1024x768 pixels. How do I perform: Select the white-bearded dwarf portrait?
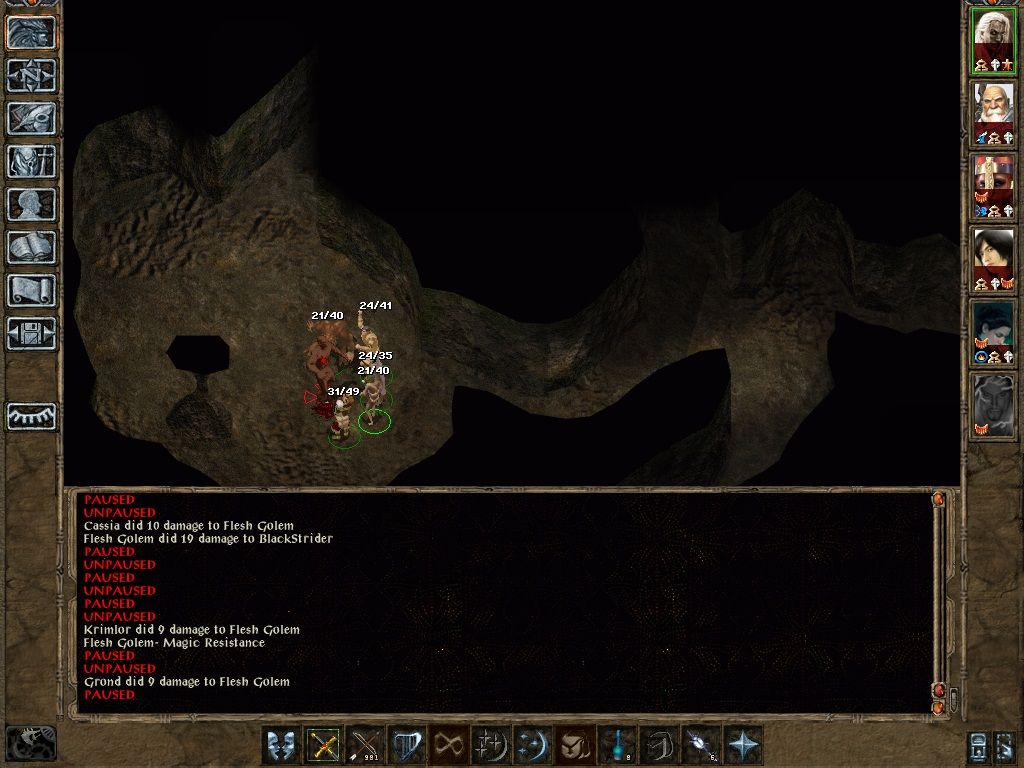coord(993,113)
